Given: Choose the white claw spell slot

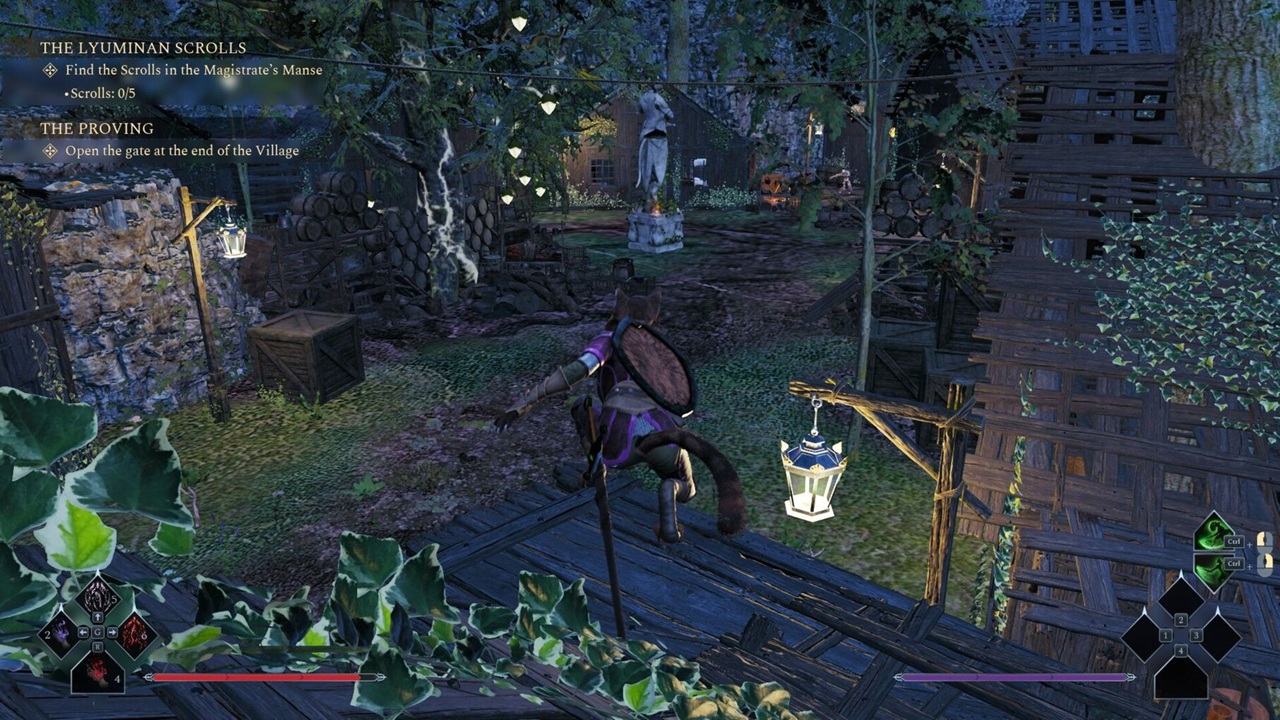Looking at the screenshot, I should [x=97, y=597].
